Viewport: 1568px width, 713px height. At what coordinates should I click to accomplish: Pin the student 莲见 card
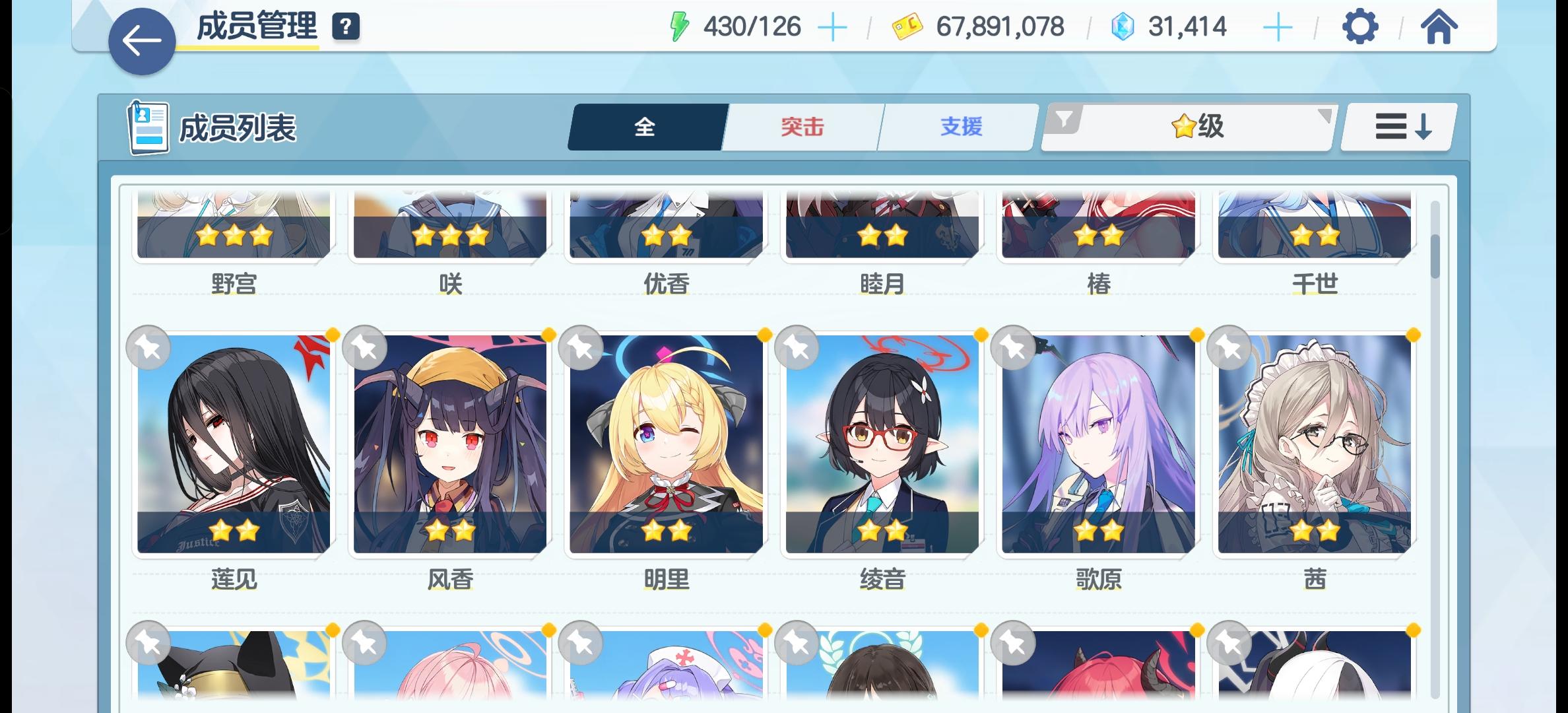point(148,349)
